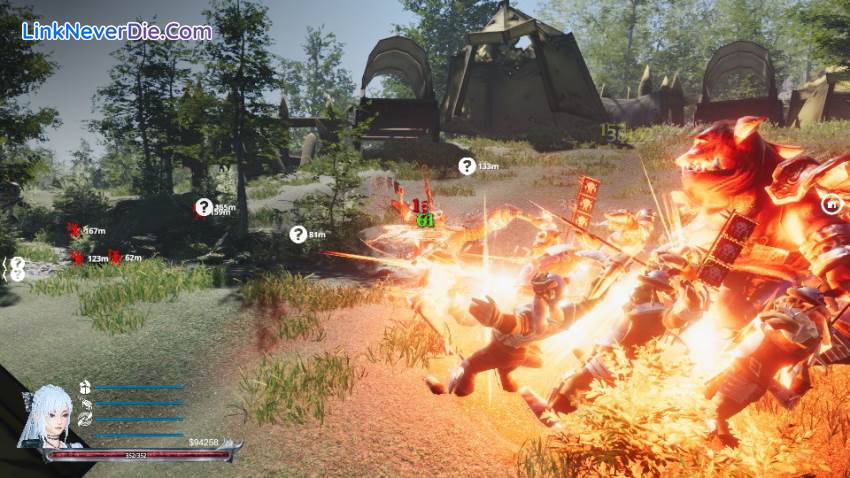Select the helmet armor status icon
Viewport: 850px width, 478px height.
coord(85,387)
